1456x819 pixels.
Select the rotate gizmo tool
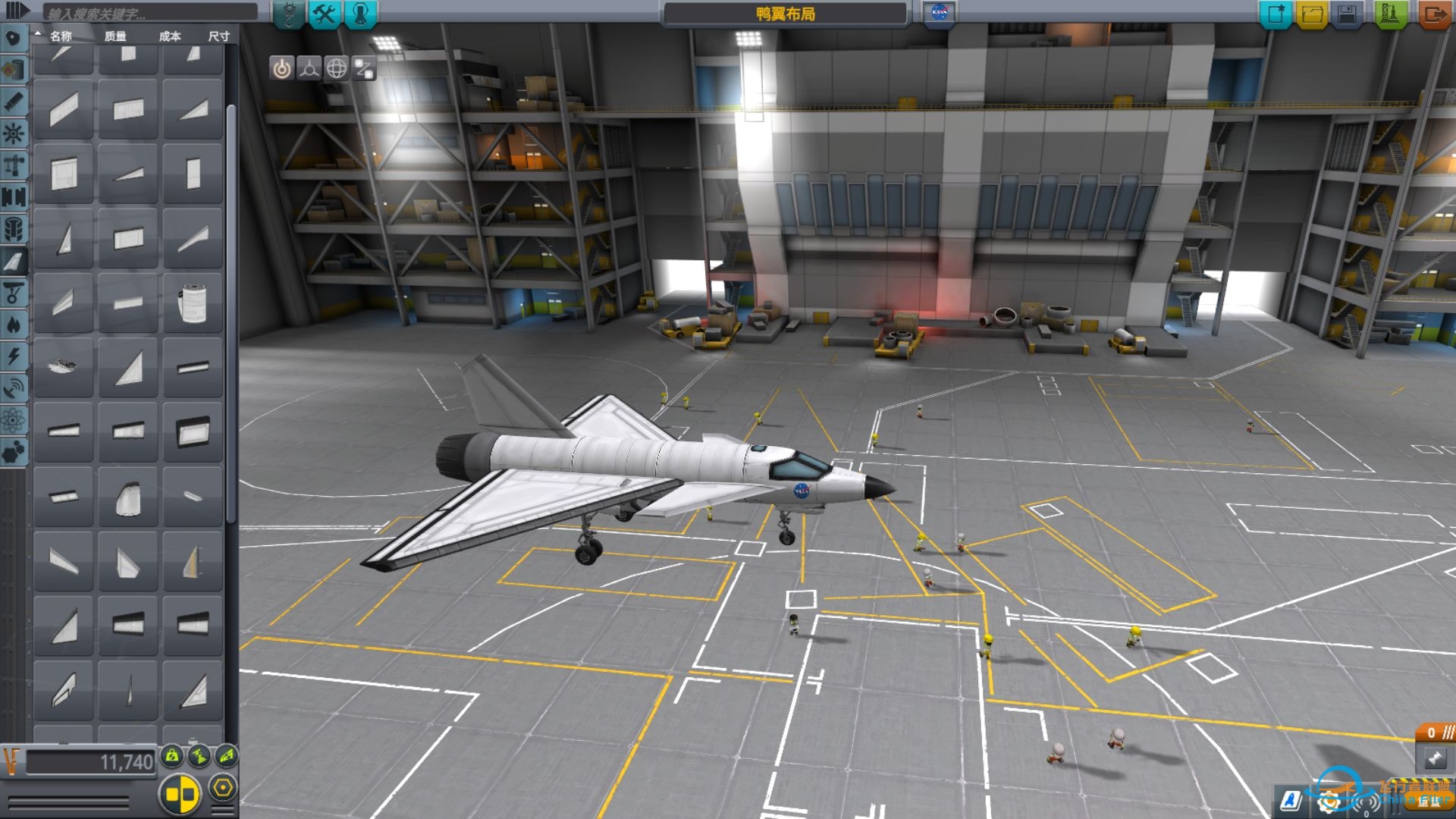337,69
